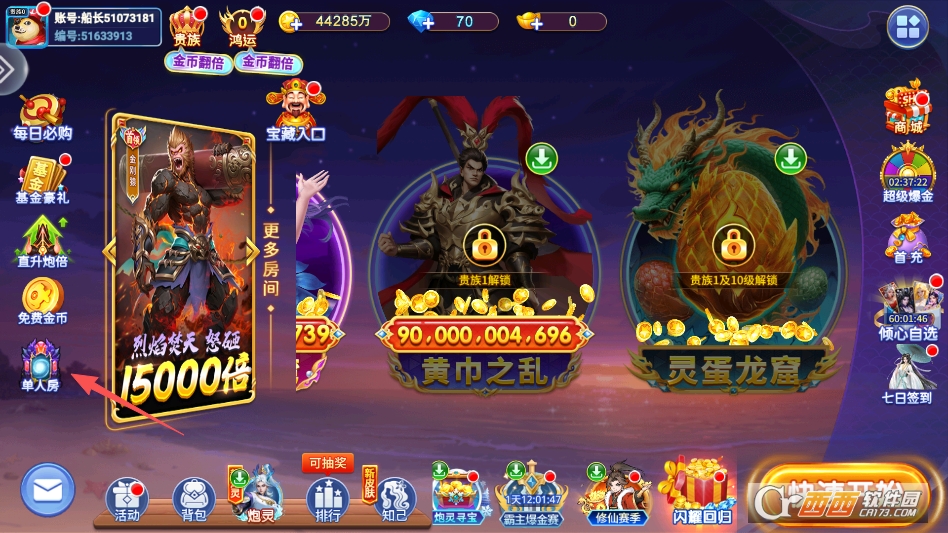Claim coins via the 免费金币 icon

pos(42,299)
